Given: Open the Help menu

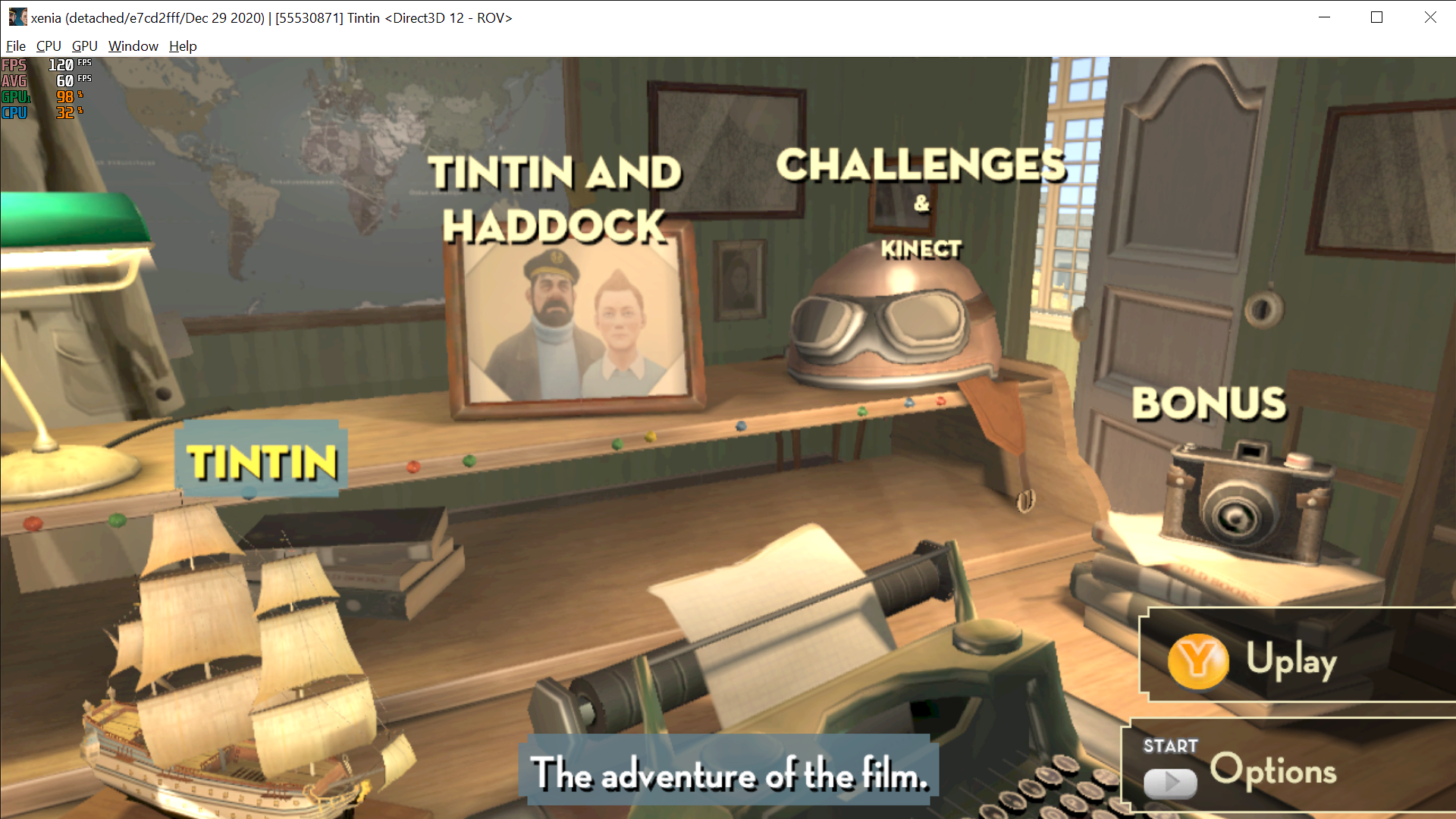Looking at the screenshot, I should pyautogui.click(x=182, y=46).
